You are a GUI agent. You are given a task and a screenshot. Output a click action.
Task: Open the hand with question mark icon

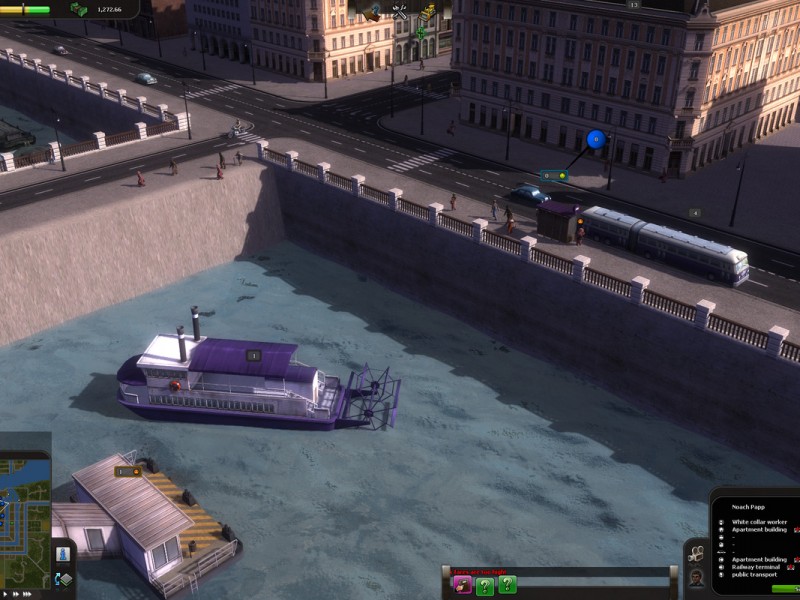(371, 12)
